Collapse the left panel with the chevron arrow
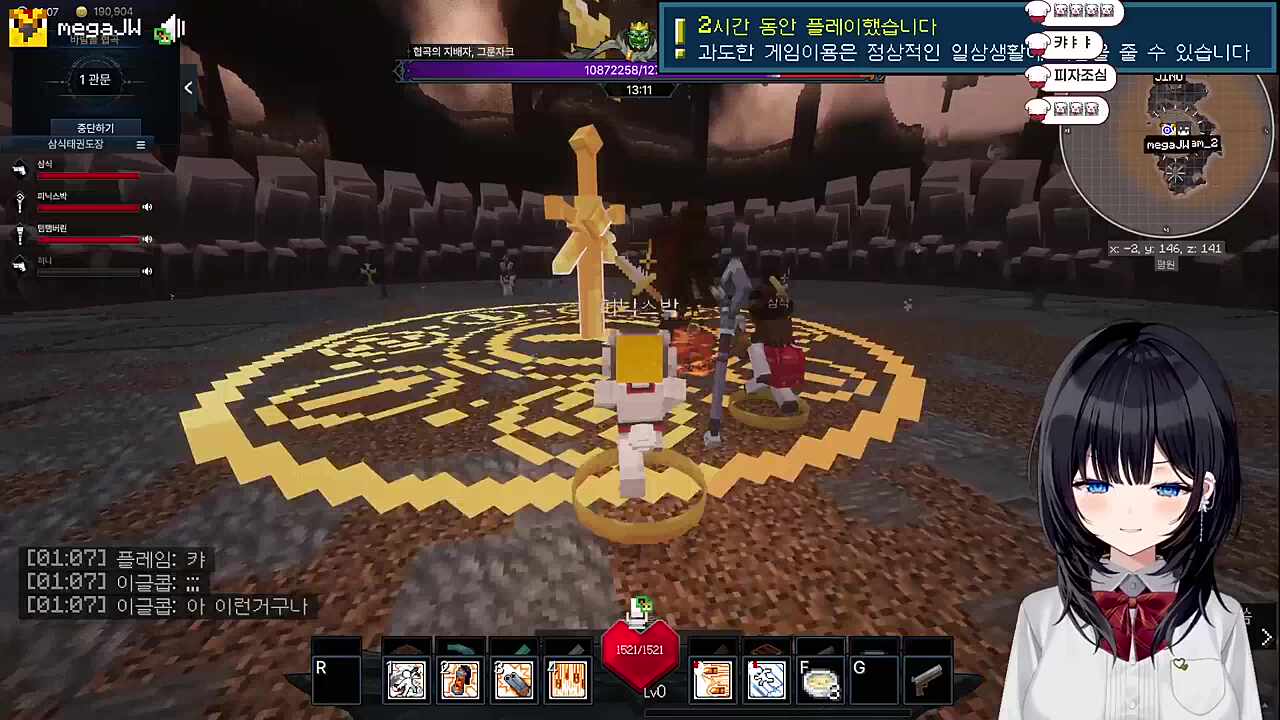This screenshot has width=1280, height=720. point(188,88)
